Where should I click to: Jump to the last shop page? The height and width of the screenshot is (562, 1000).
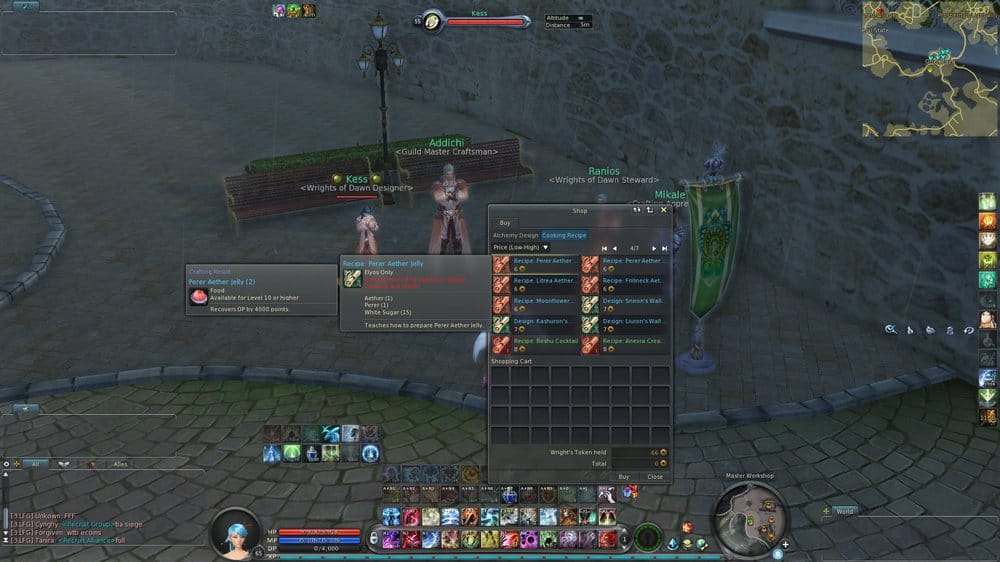coord(664,248)
